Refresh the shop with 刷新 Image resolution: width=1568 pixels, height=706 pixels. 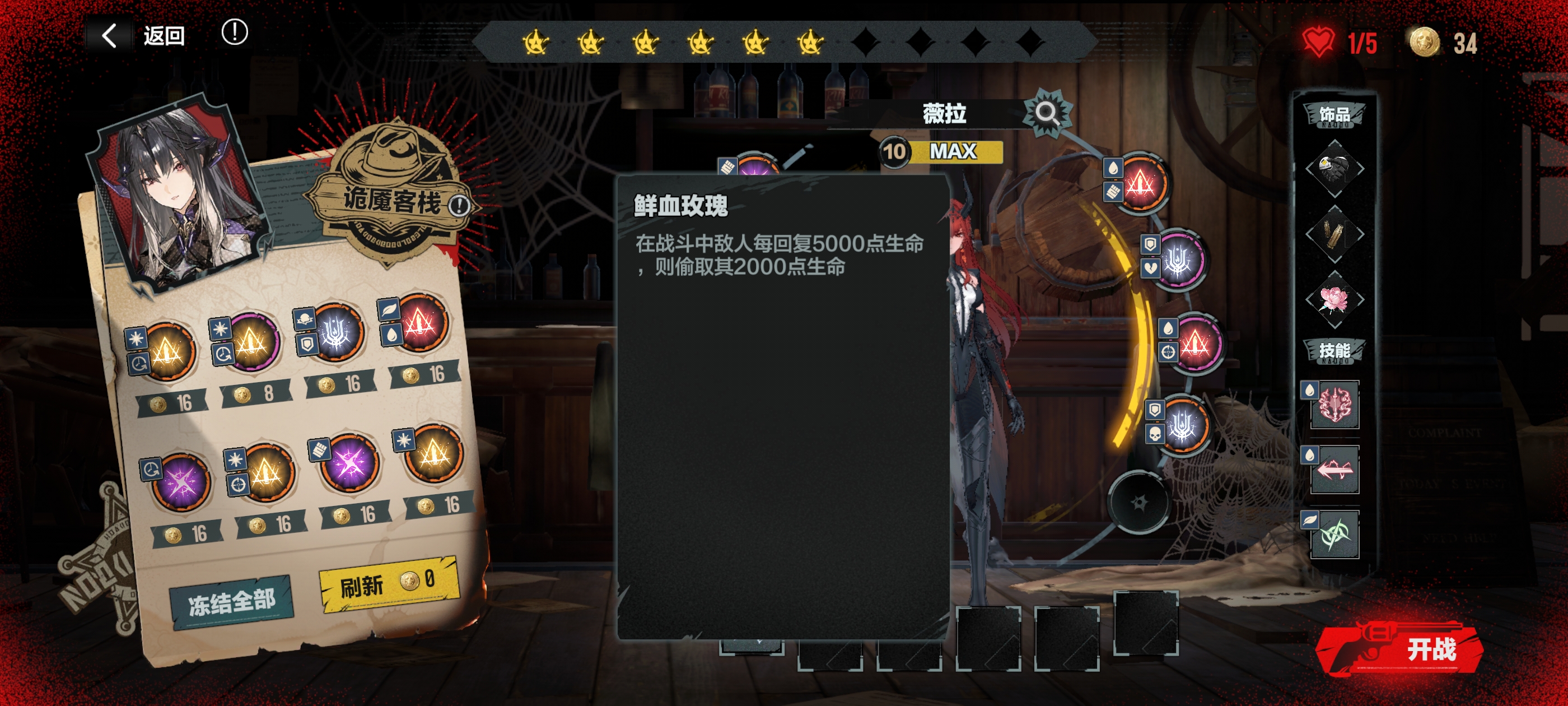pyautogui.click(x=388, y=583)
